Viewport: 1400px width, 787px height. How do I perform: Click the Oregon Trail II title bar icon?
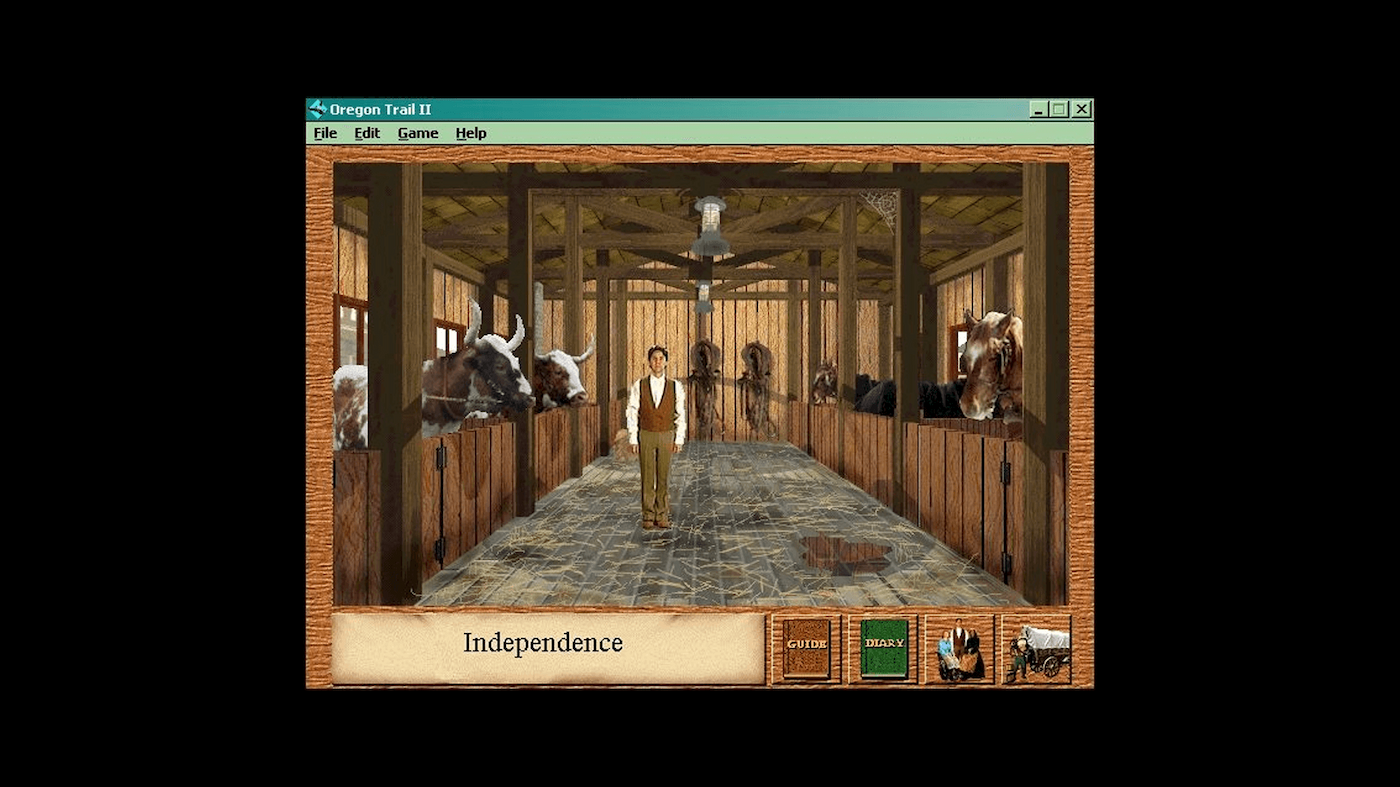pos(317,109)
